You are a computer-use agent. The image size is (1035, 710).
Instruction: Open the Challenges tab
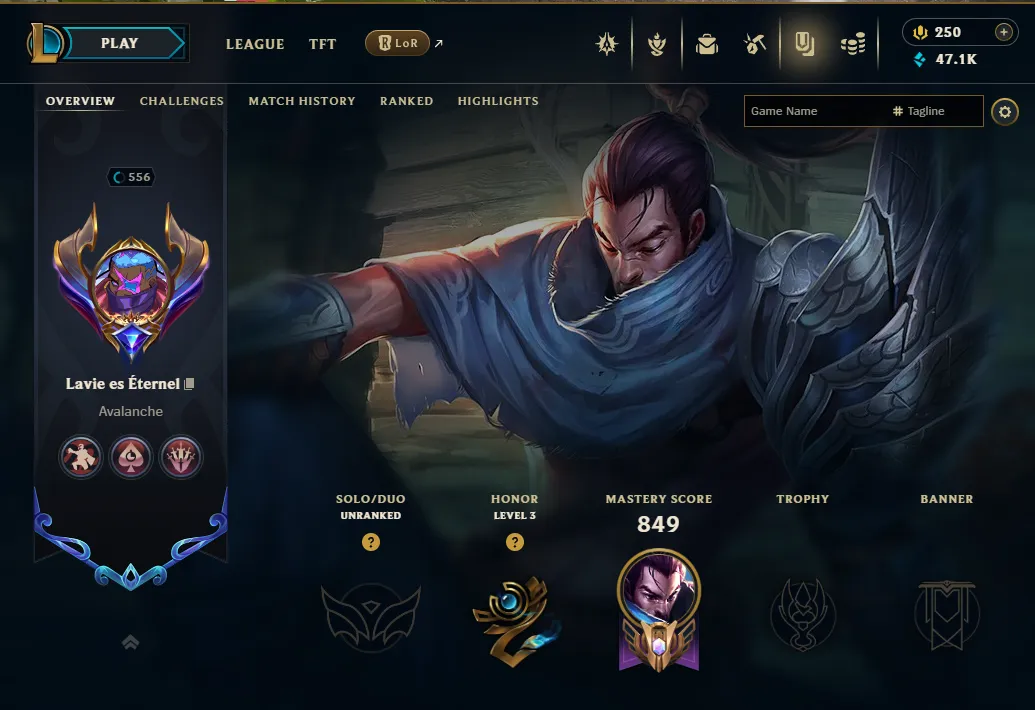click(182, 101)
